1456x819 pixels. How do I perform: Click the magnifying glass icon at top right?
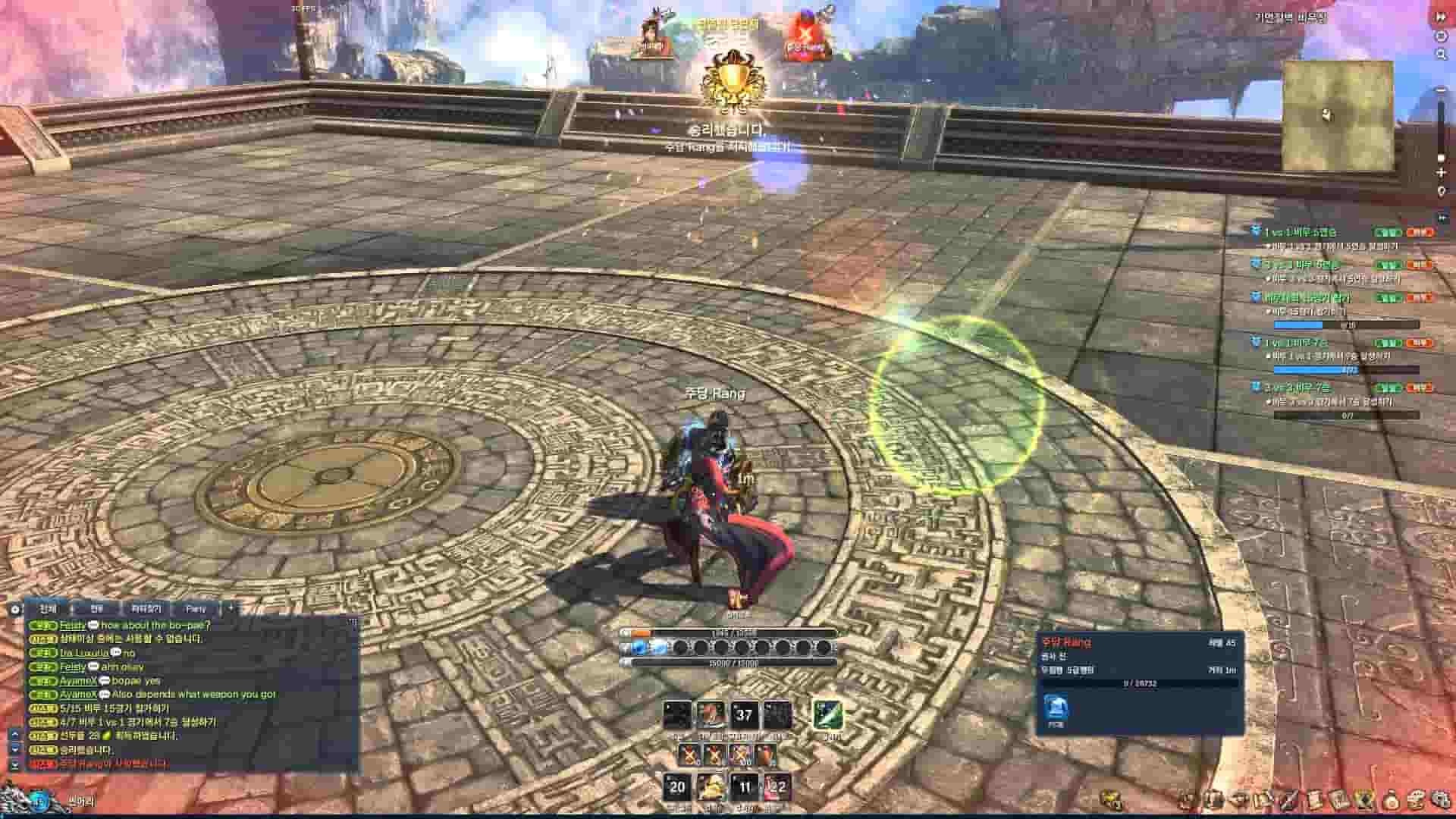1441,54
